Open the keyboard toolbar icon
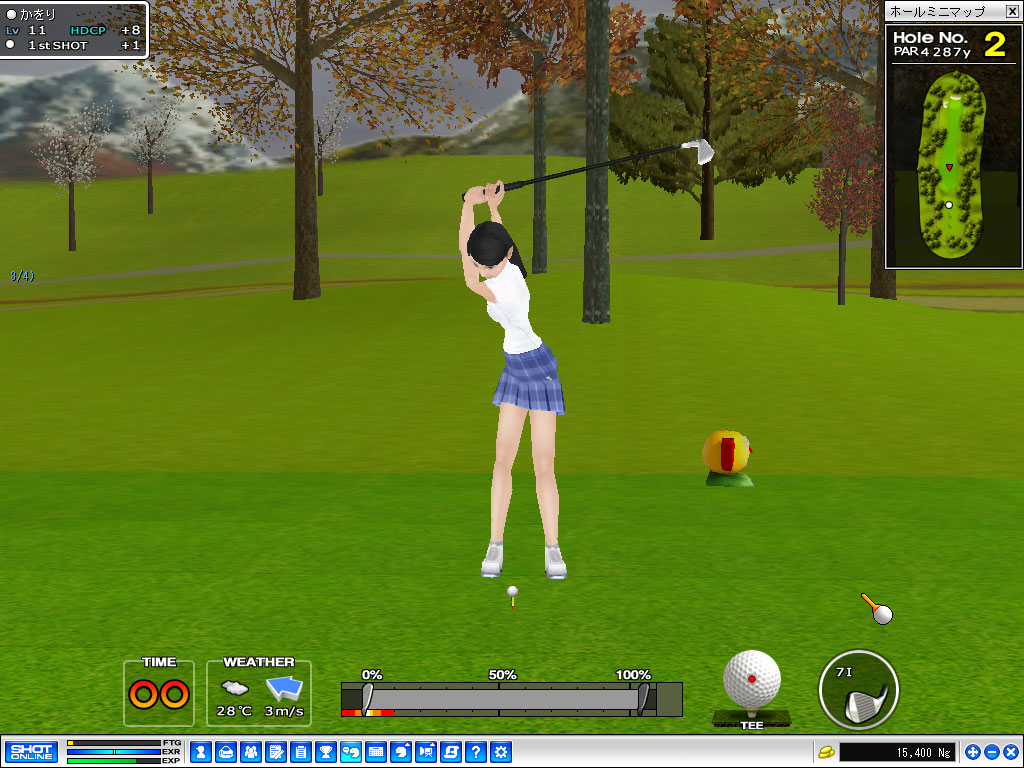 click(376, 751)
